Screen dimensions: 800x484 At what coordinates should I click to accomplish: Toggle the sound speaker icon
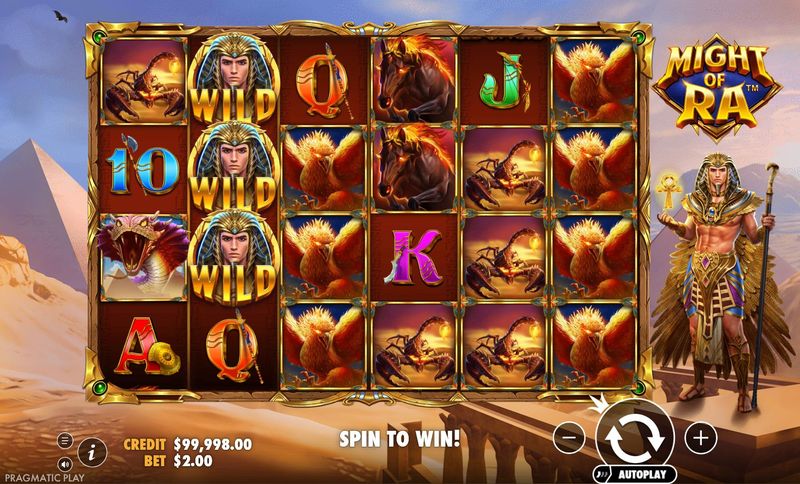point(65,463)
